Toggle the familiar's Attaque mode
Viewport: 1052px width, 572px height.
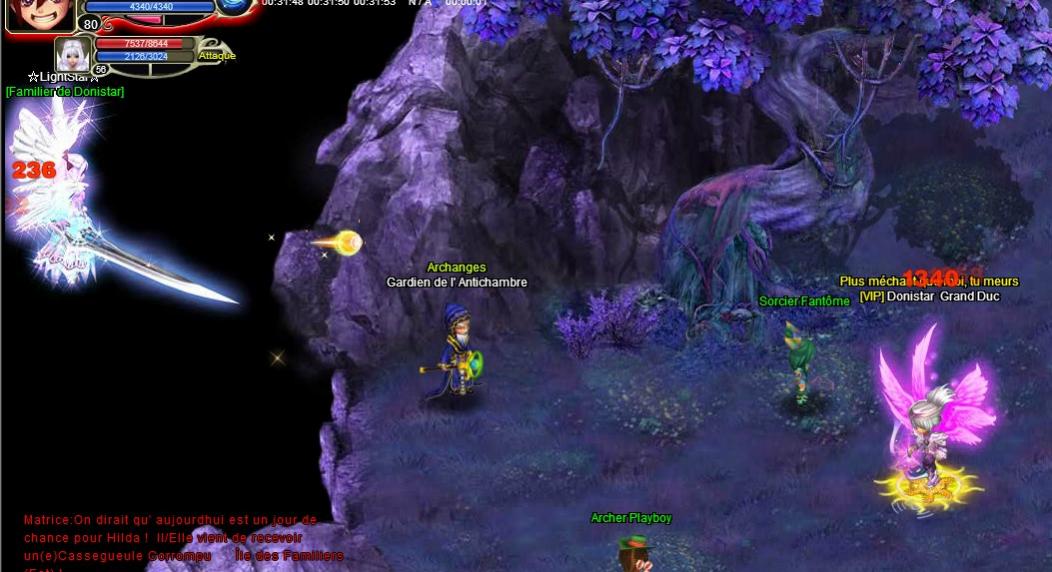coord(216,56)
